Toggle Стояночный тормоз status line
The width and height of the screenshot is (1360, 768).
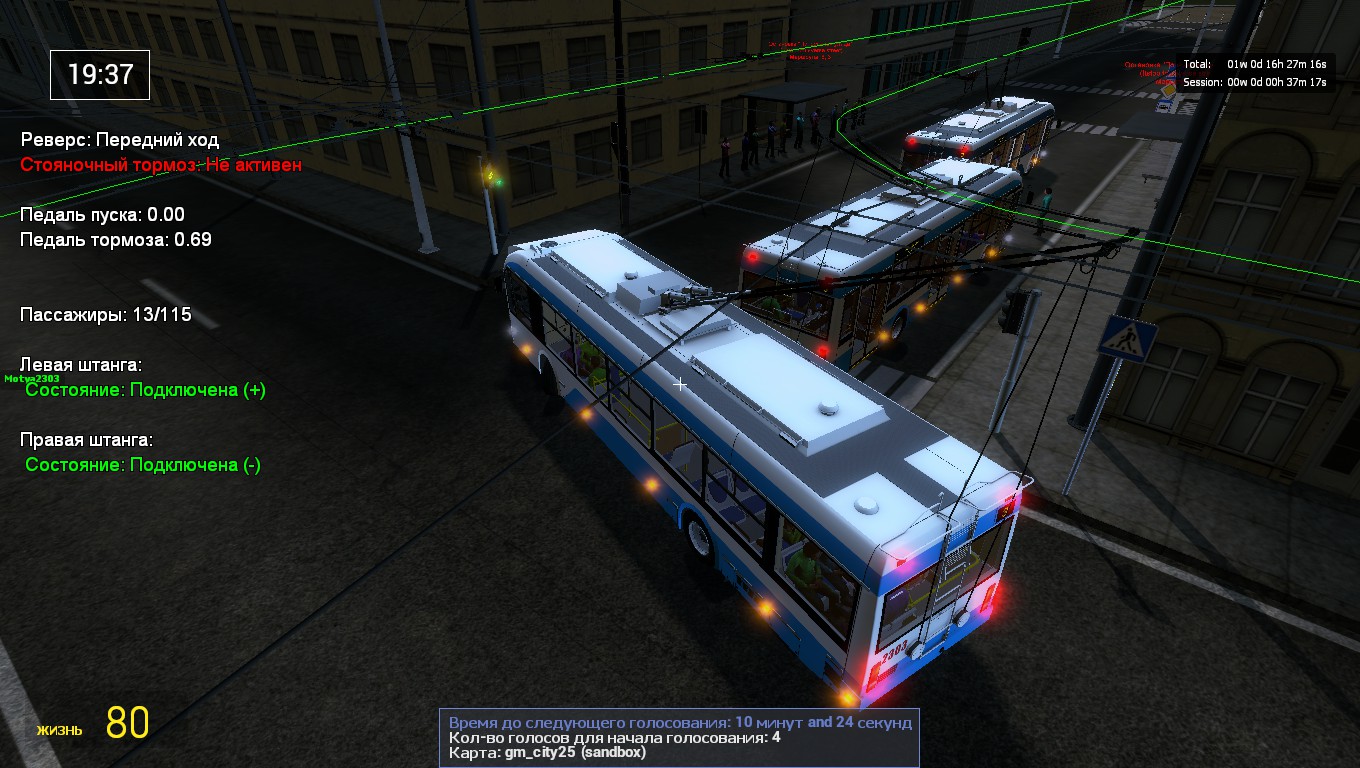coord(160,165)
